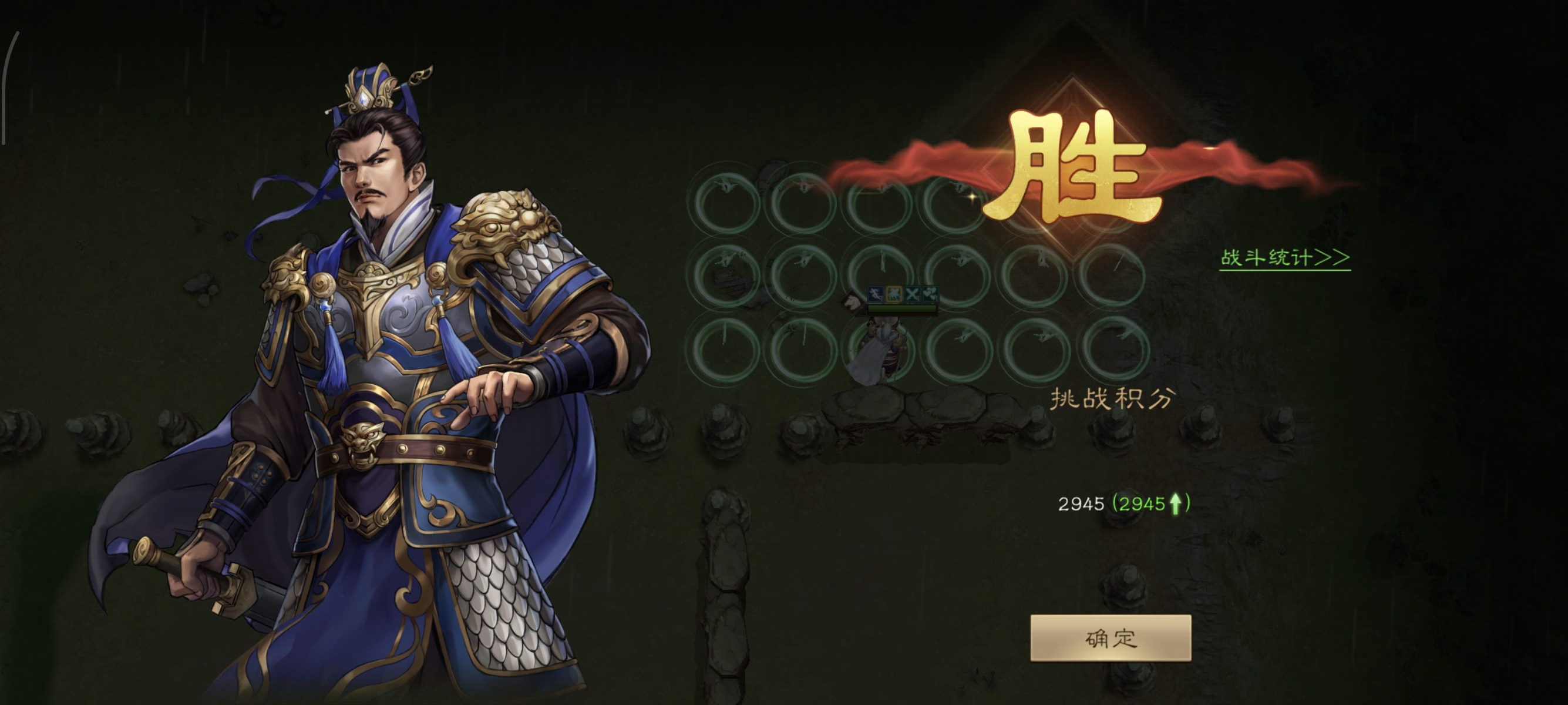Click the unit's green health bar
1568x705 pixels.
click(x=902, y=308)
